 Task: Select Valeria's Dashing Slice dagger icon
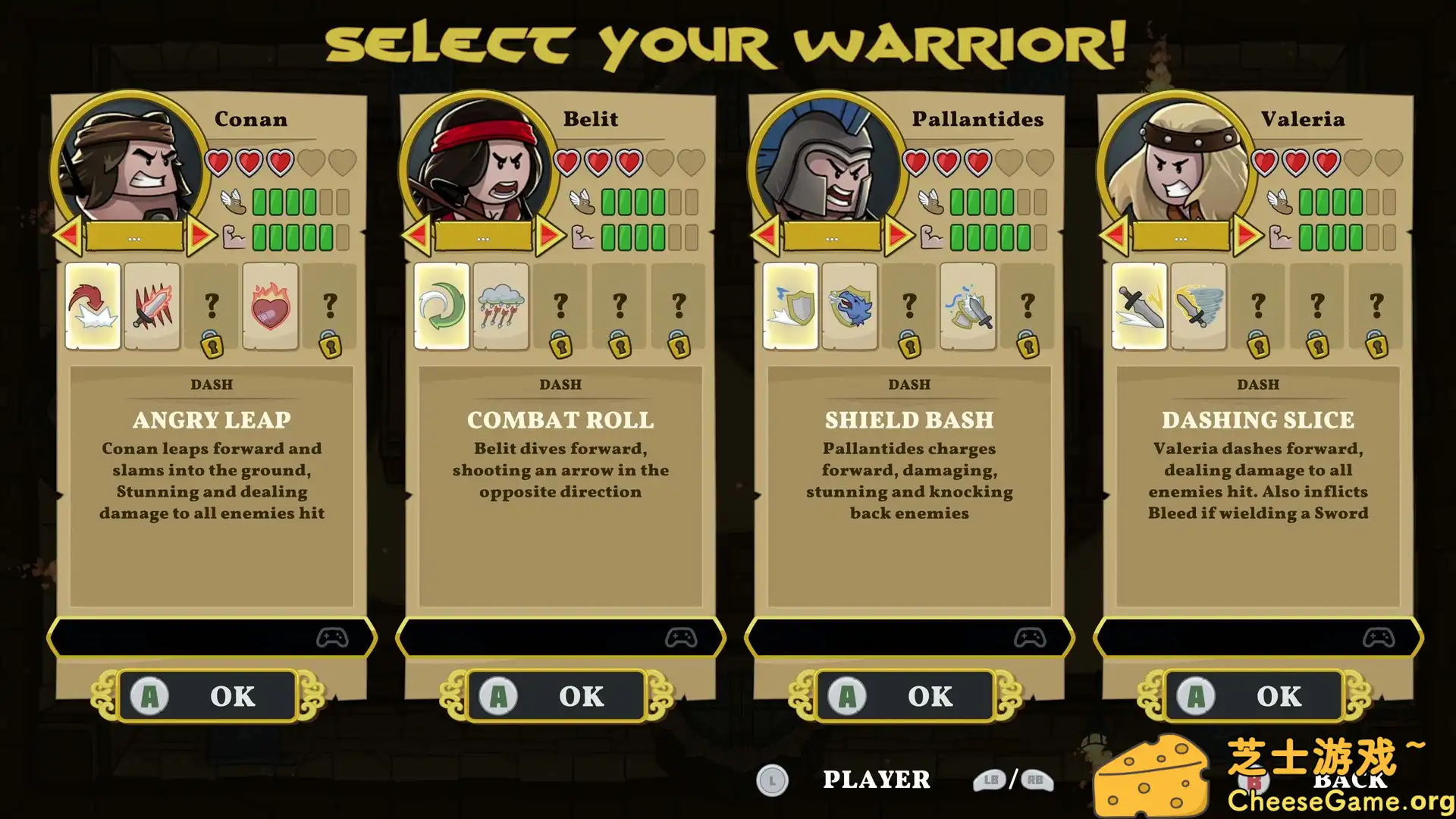pyautogui.click(x=1138, y=306)
